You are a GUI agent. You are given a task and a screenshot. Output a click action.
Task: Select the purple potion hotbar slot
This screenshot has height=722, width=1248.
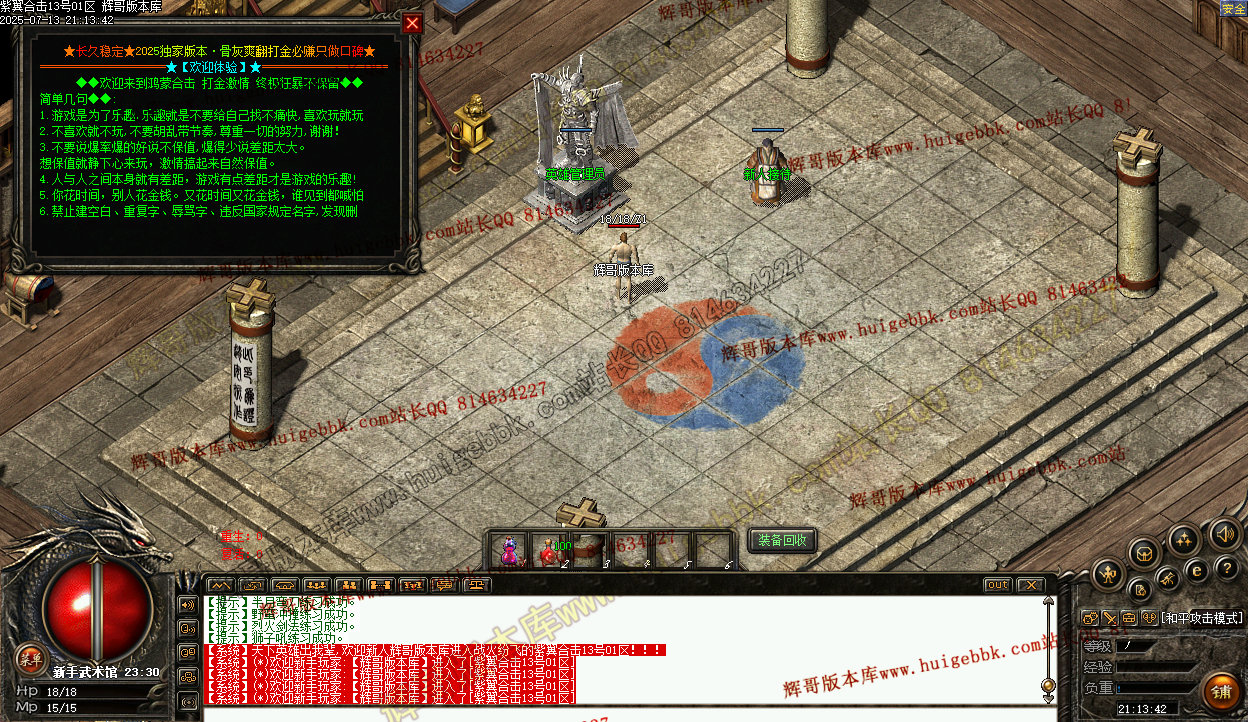pyautogui.click(x=510, y=550)
